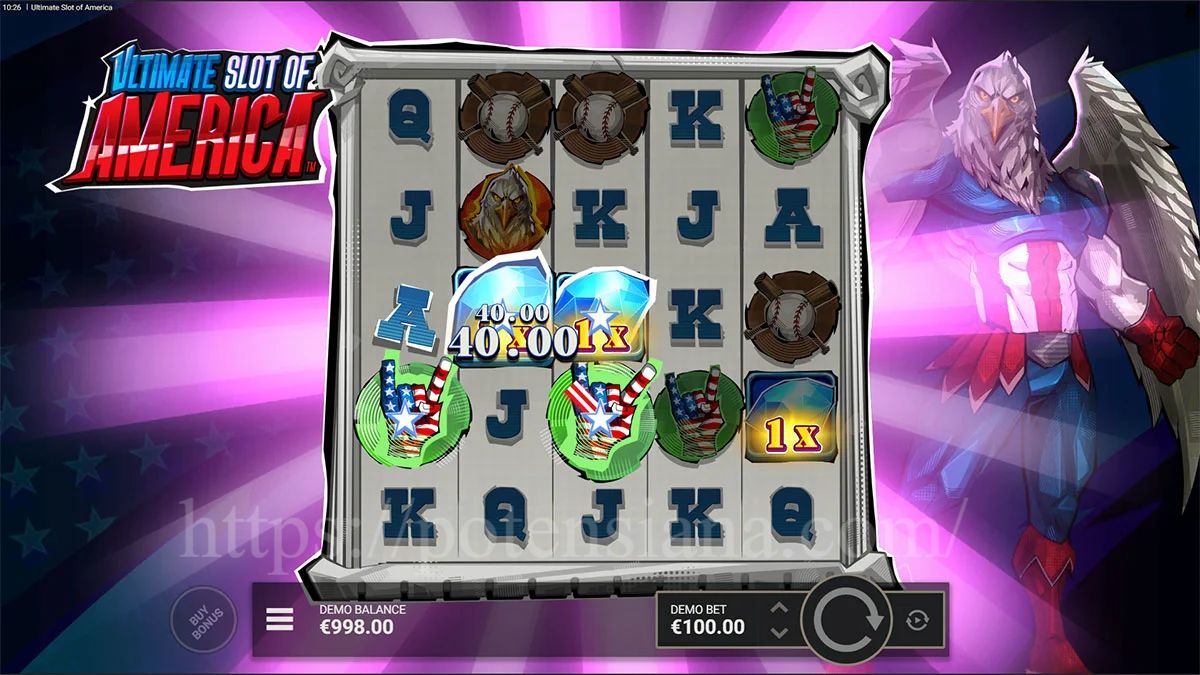Spin the reels with the circular arrow button
Viewport: 1200px width, 675px height.
click(847, 621)
